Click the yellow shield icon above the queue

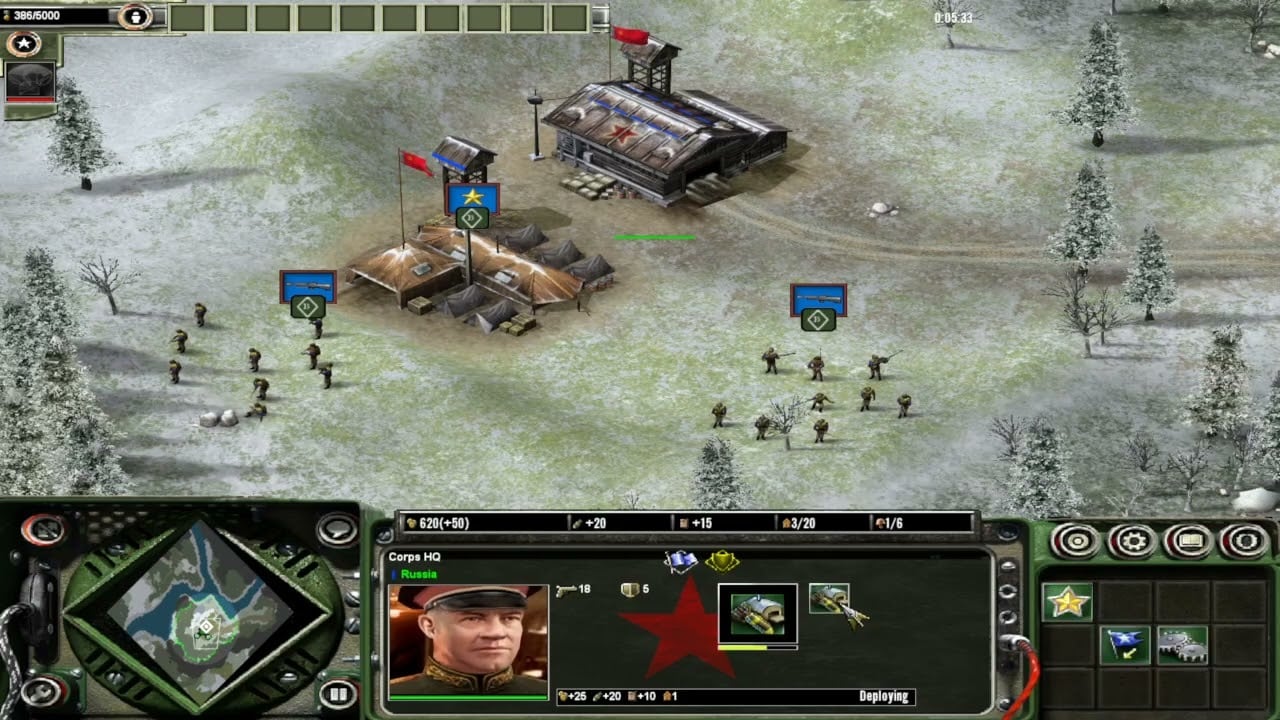pyautogui.click(x=721, y=561)
